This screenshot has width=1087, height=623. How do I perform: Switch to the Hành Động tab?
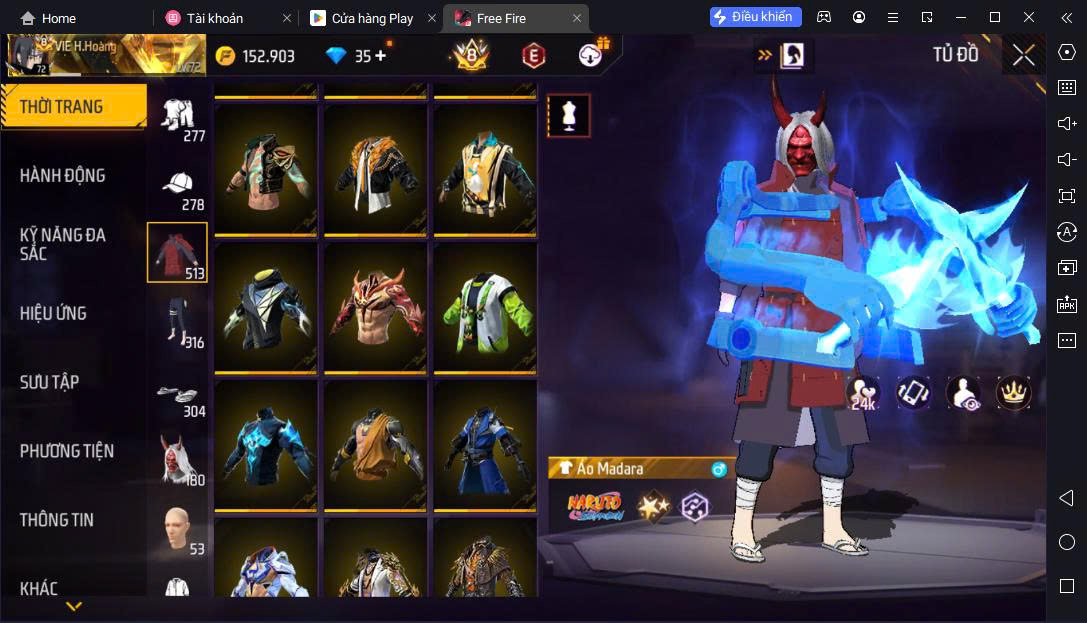62,176
